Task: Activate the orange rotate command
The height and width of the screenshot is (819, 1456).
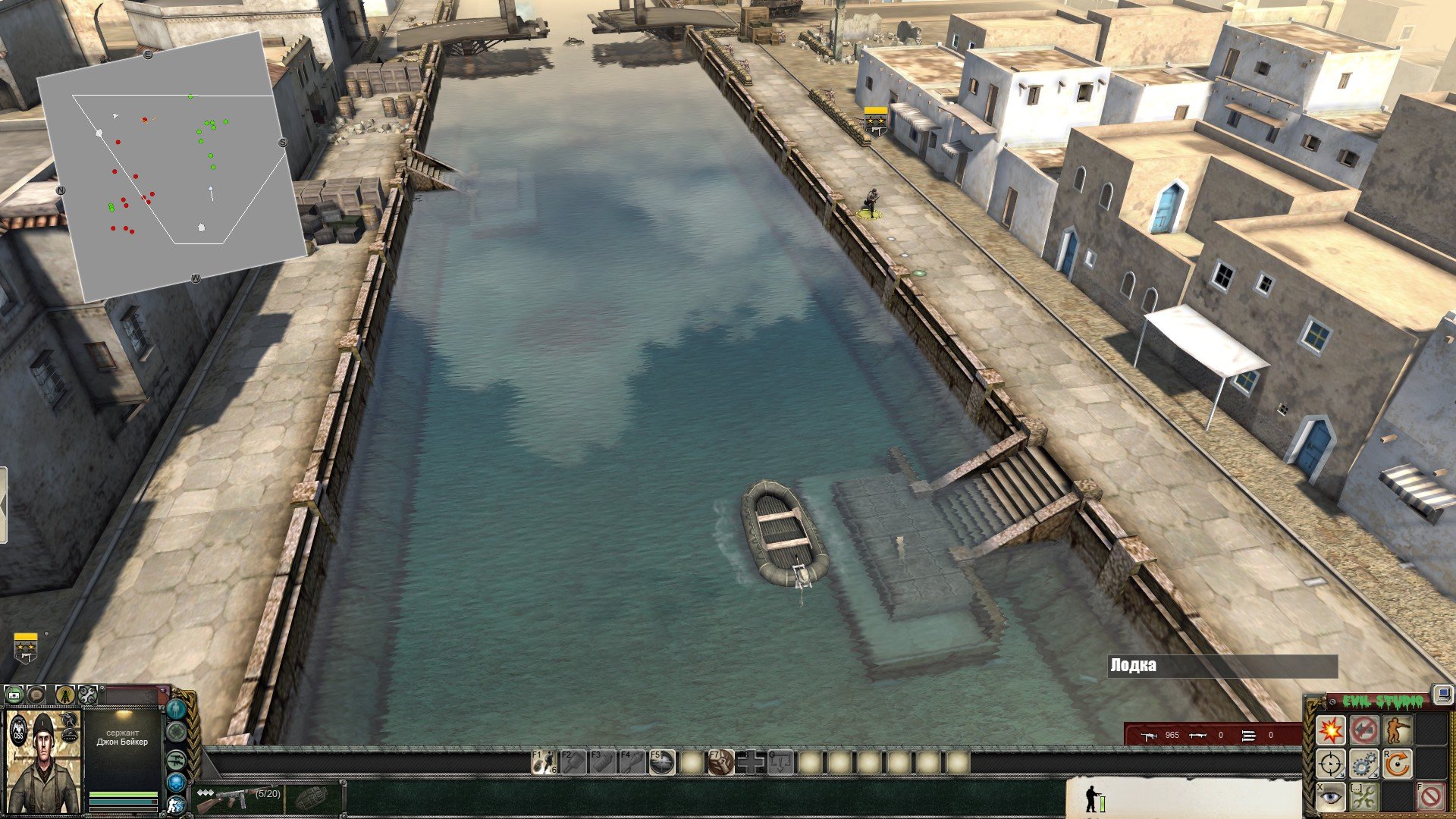Action: pos(1397,764)
